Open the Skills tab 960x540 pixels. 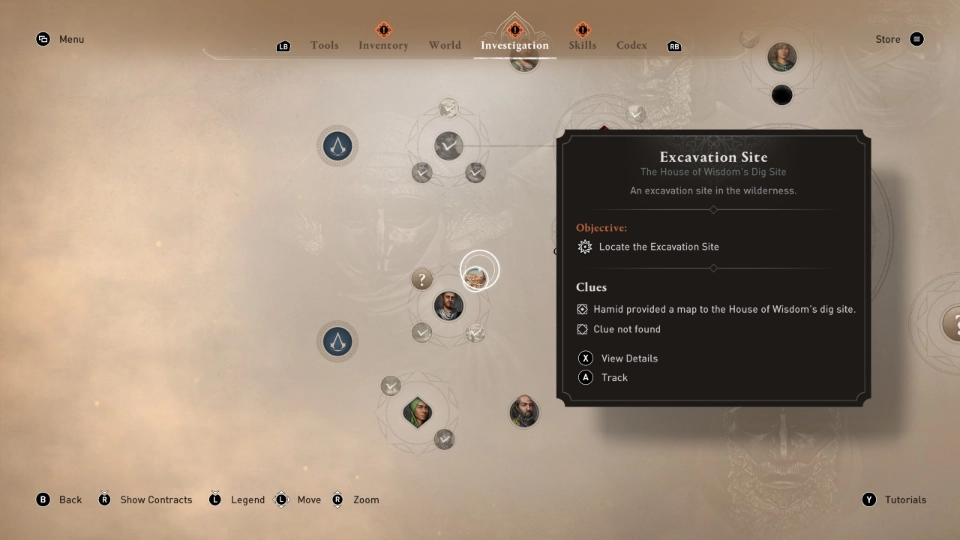point(582,45)
